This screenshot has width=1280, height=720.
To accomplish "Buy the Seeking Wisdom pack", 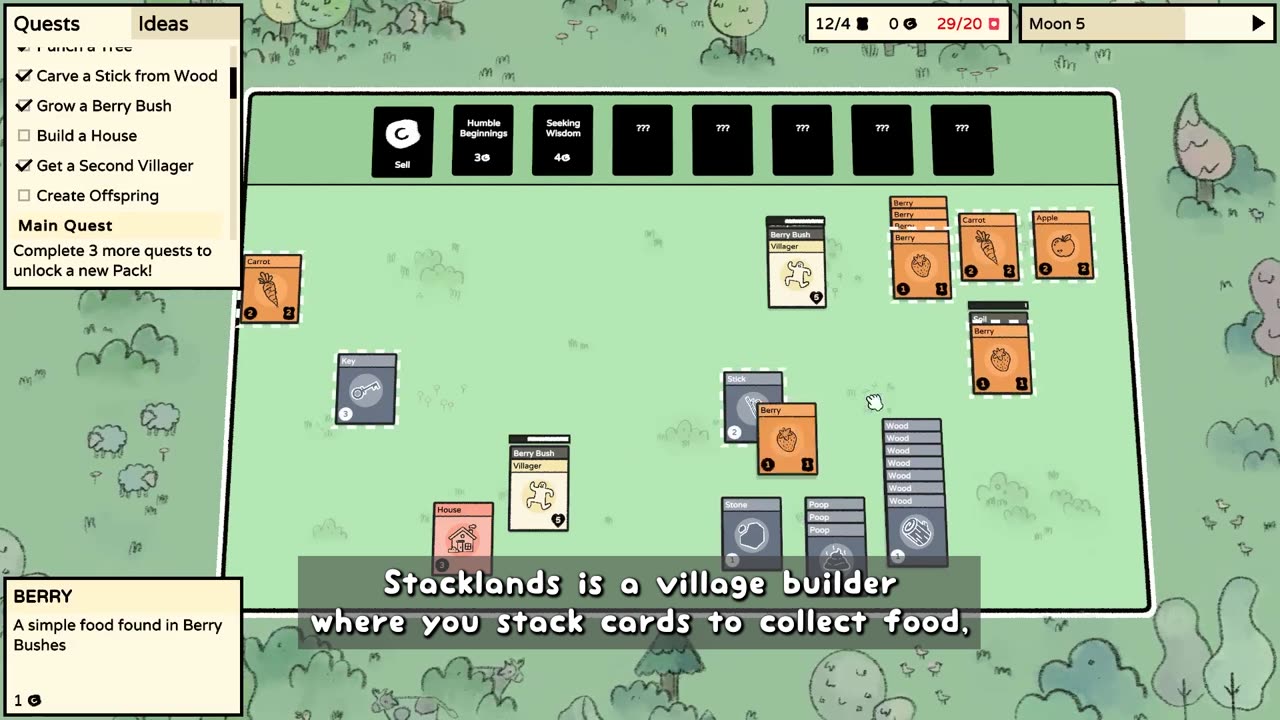I will pyautogui.click(x=563, y=141).
